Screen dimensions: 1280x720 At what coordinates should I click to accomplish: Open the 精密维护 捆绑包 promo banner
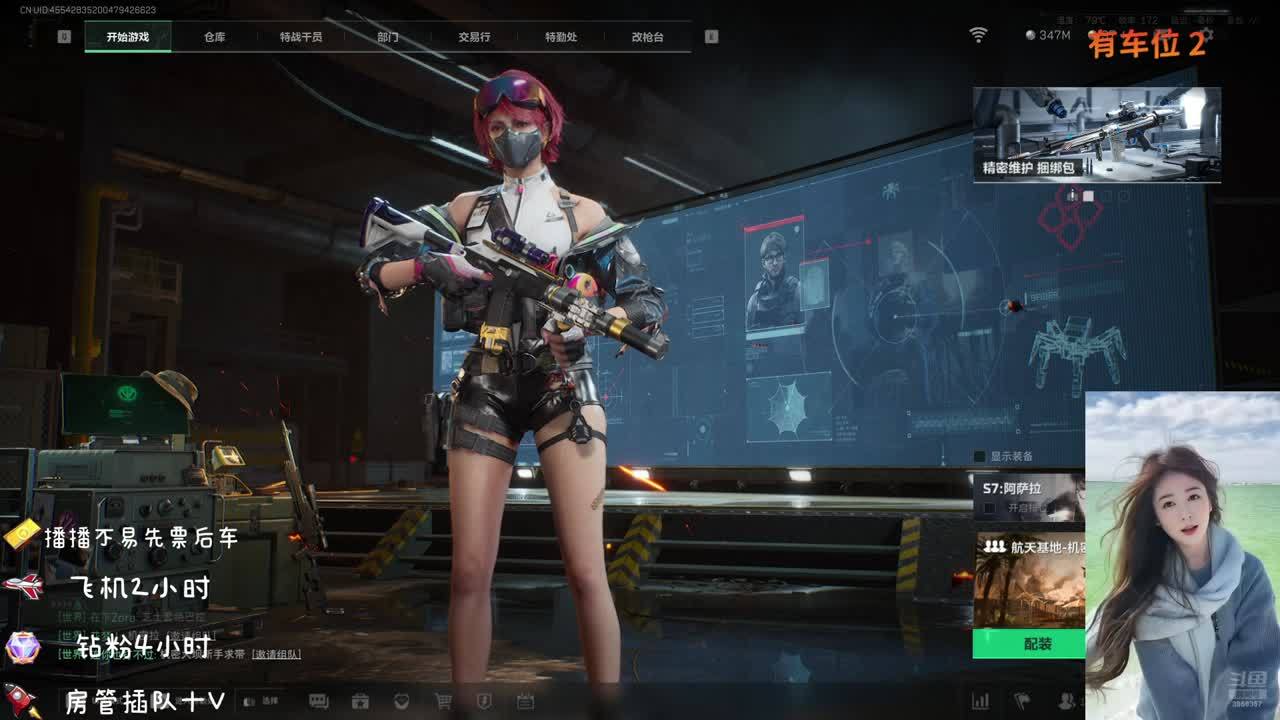click(1097, 134)
